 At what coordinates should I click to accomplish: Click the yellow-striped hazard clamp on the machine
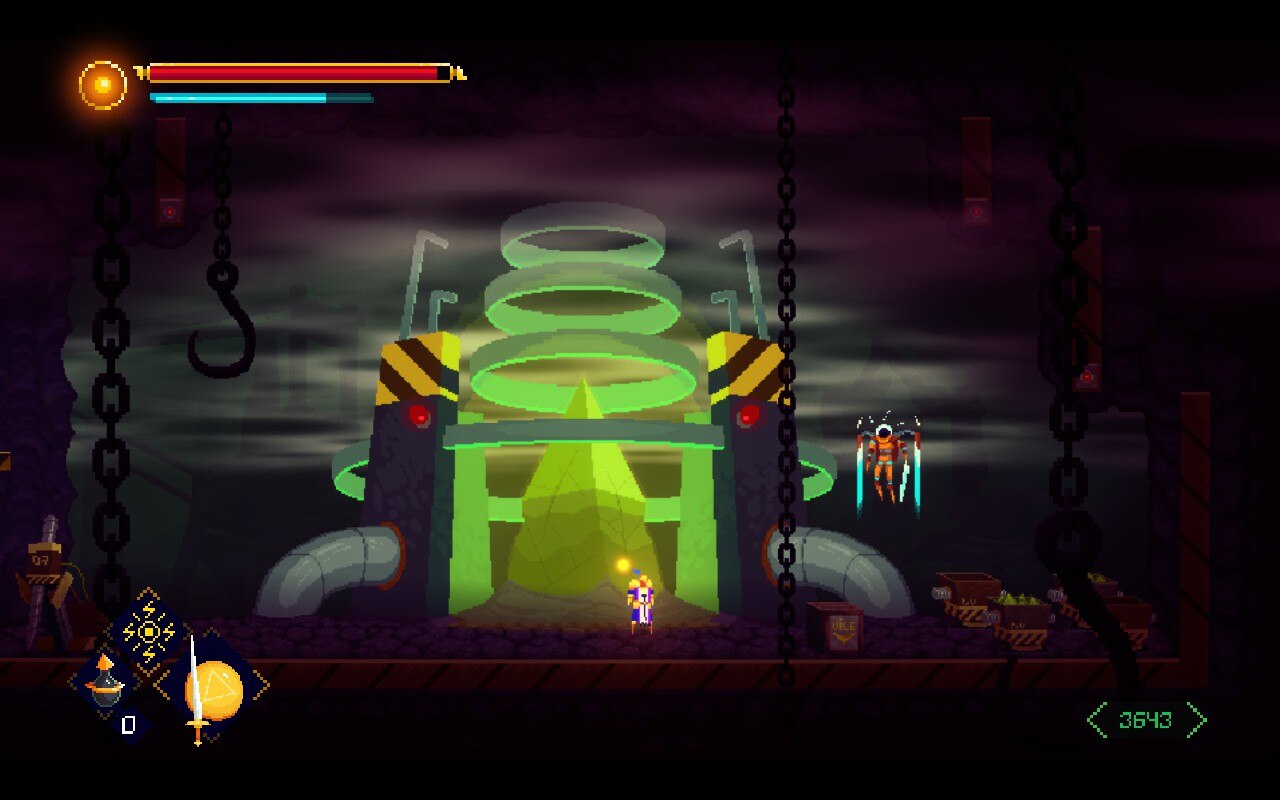click(x=410, y=365)
